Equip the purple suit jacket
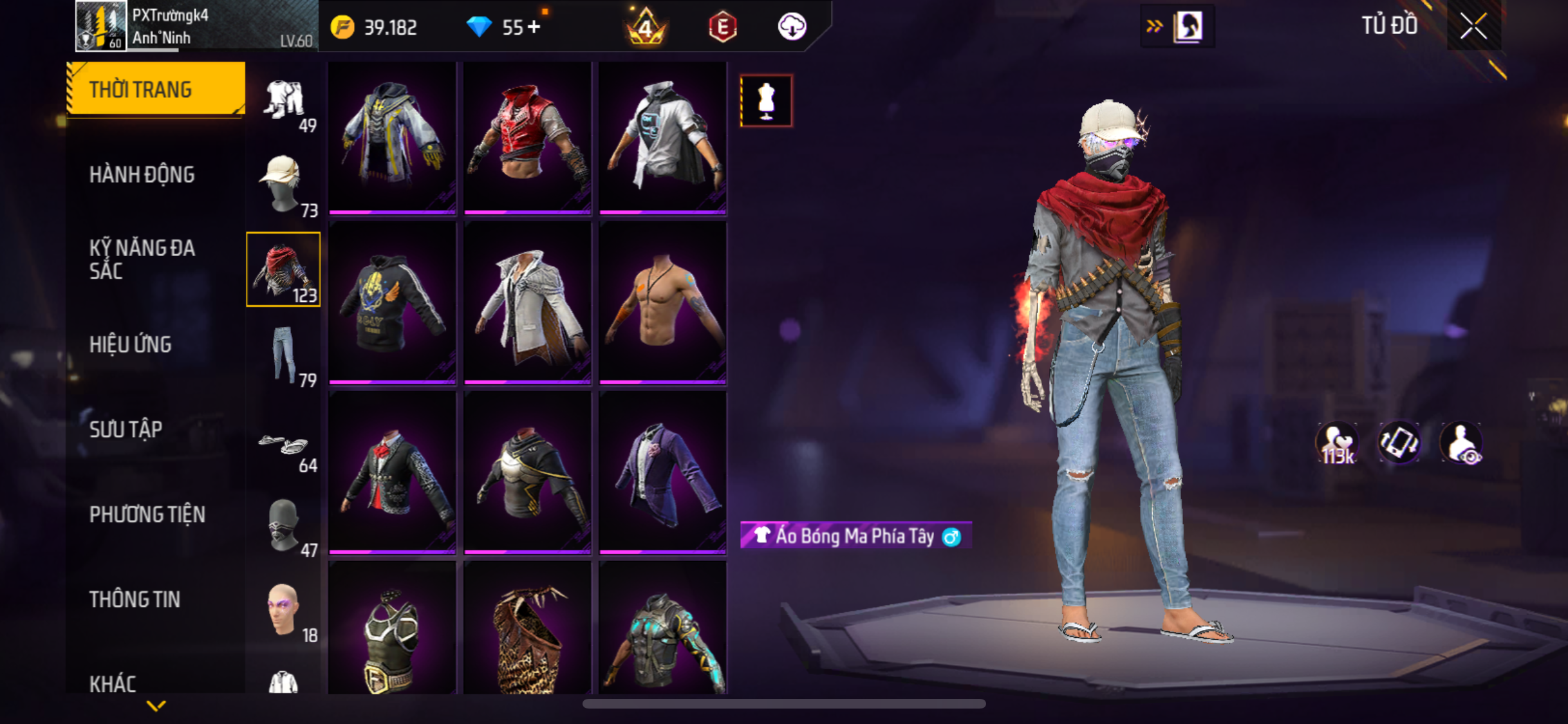The height and width of the screenshot is (724, 1568). (662, 472)
